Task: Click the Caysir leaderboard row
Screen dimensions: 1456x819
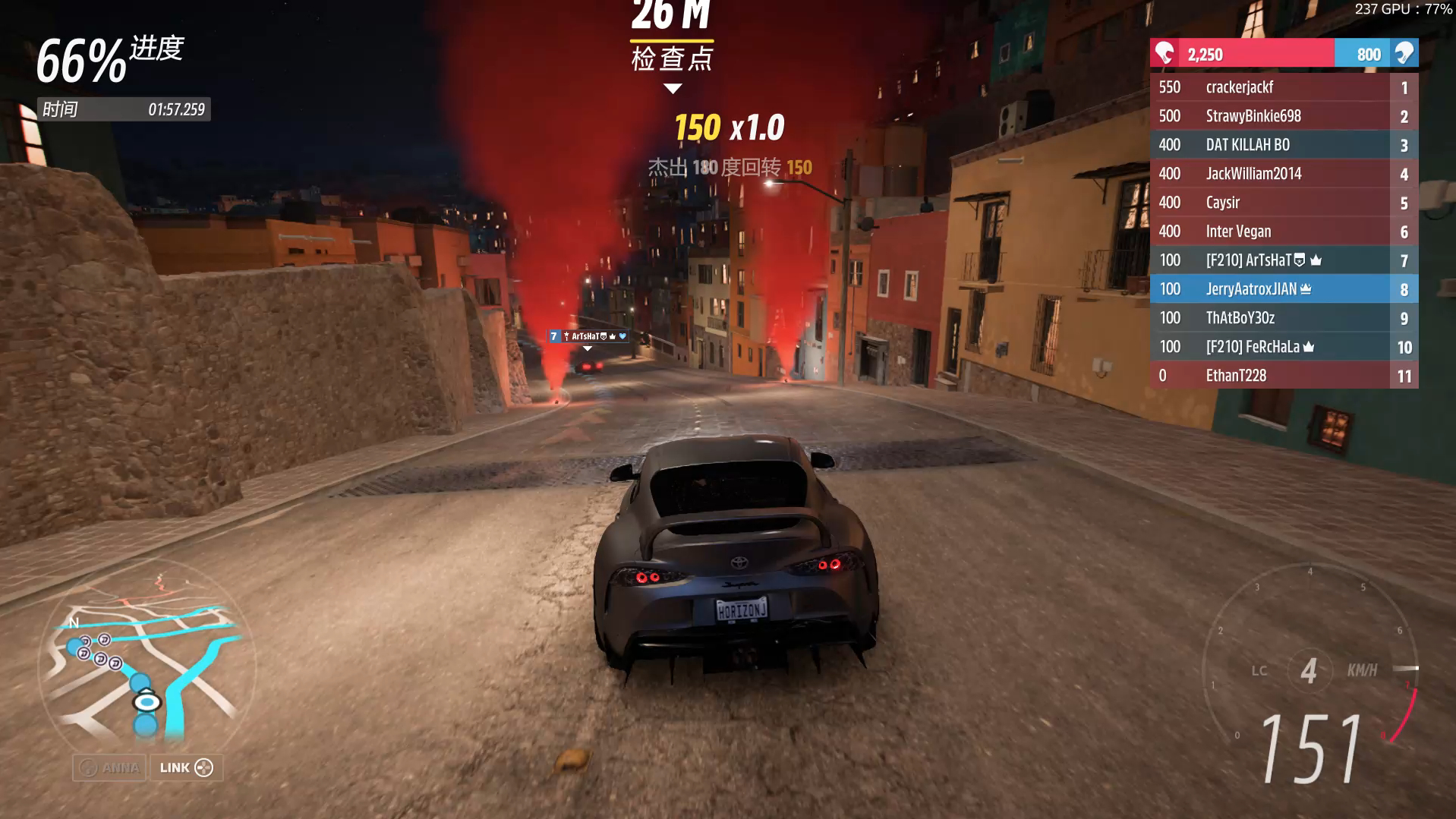Action: (1283, 203)
